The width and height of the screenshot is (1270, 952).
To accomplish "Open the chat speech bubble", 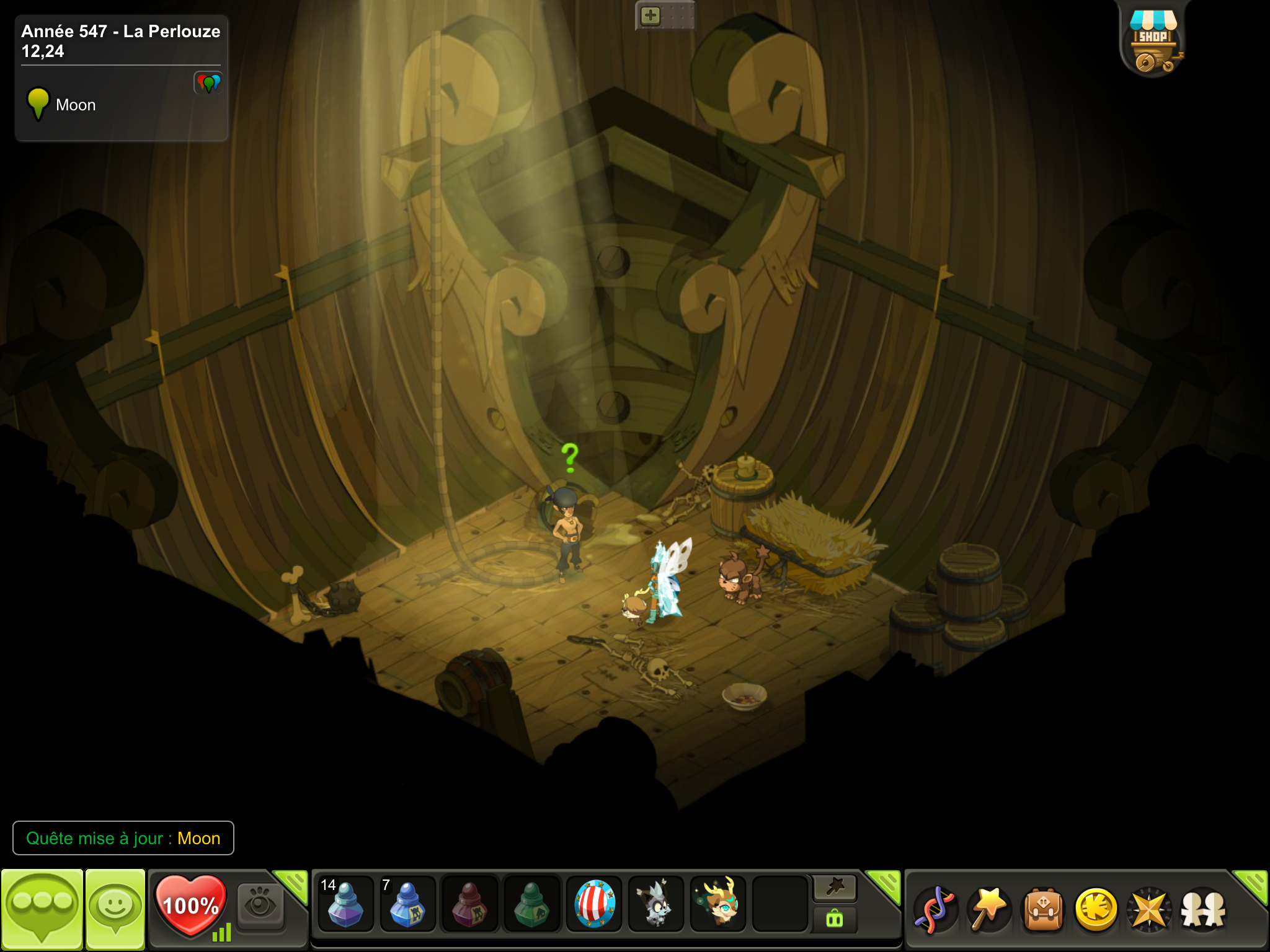I will 42,909.
